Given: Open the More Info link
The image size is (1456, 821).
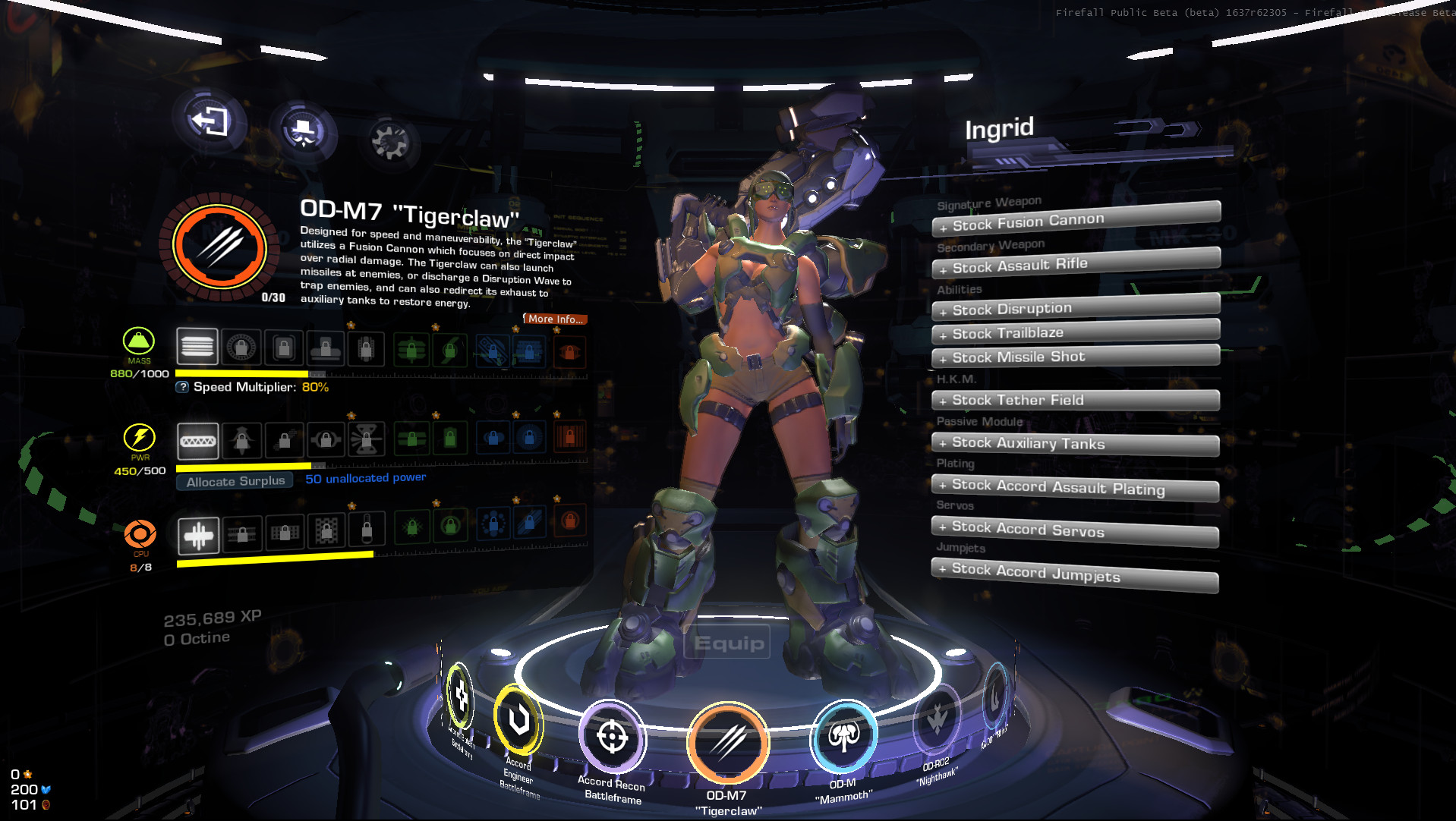Looking at the screenshot, I should pyautogui.click(x=555, y=319).
